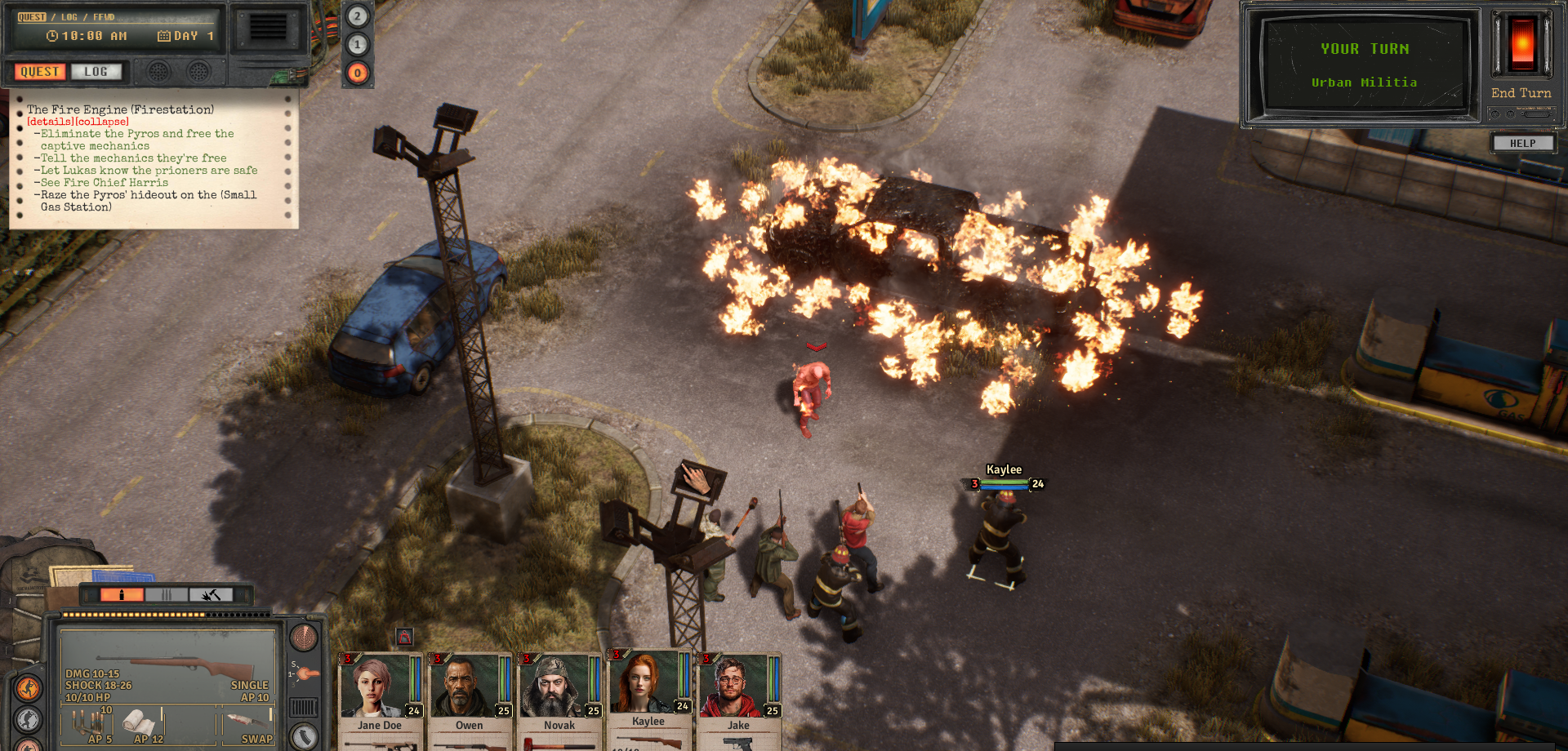The image size is (1568, 751).
Task: Open the radar scanner icon
Action: [x=304, y=638]
